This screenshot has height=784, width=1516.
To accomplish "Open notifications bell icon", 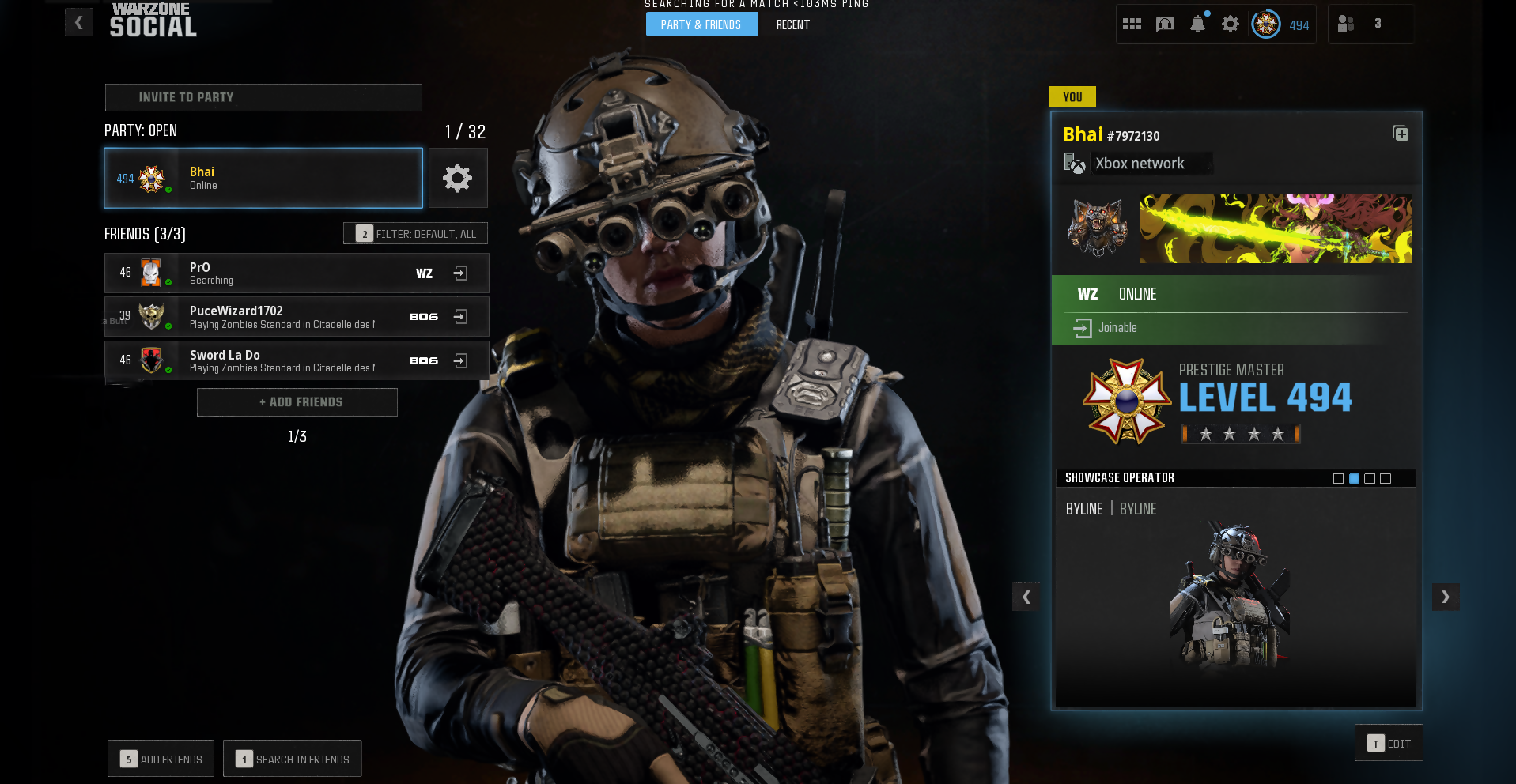I will click(x=1197, y=24).
